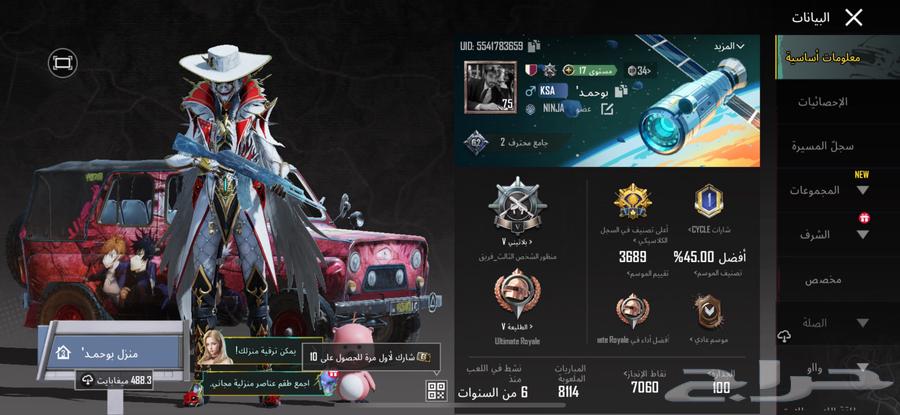
Task: Open the Platinum V rank badge
Action: [517, 207]
